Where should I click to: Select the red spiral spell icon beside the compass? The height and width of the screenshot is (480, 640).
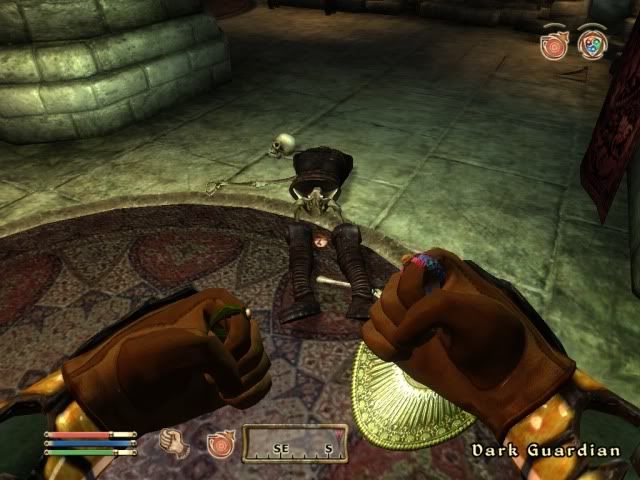[219, 443]
